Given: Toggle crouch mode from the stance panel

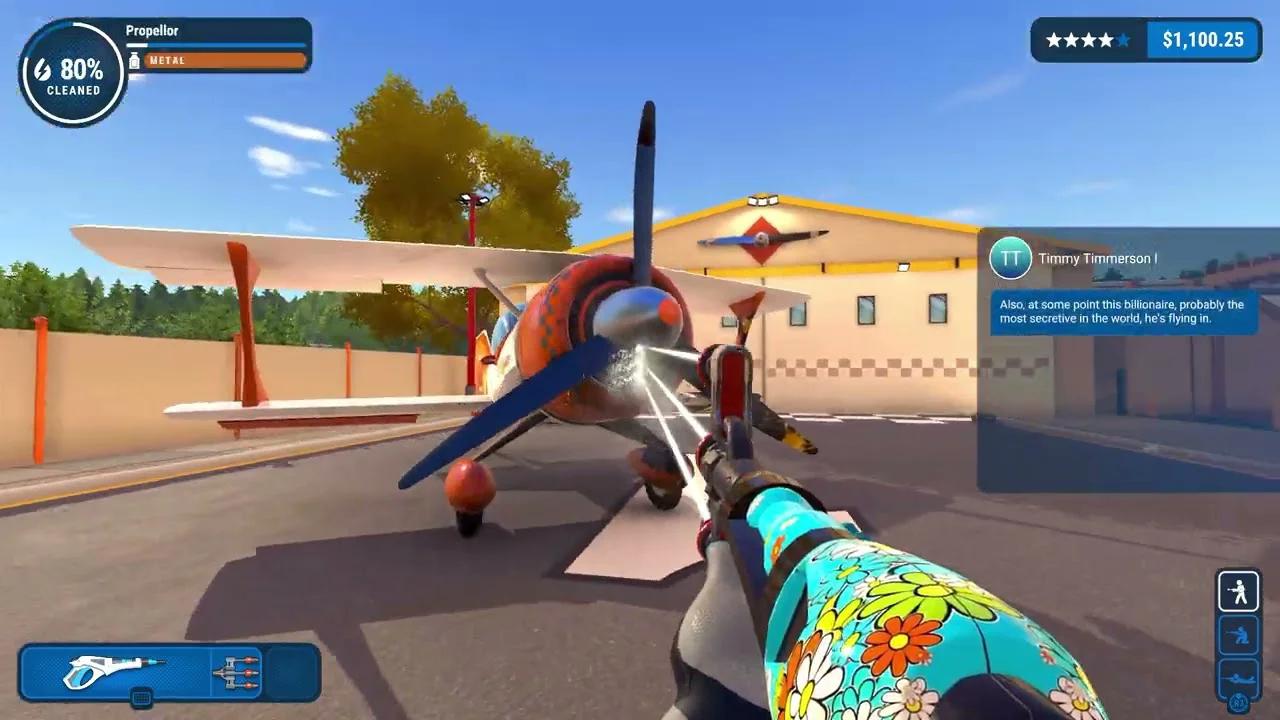Looking at the screenshot, I should (x=1238, y=634).
